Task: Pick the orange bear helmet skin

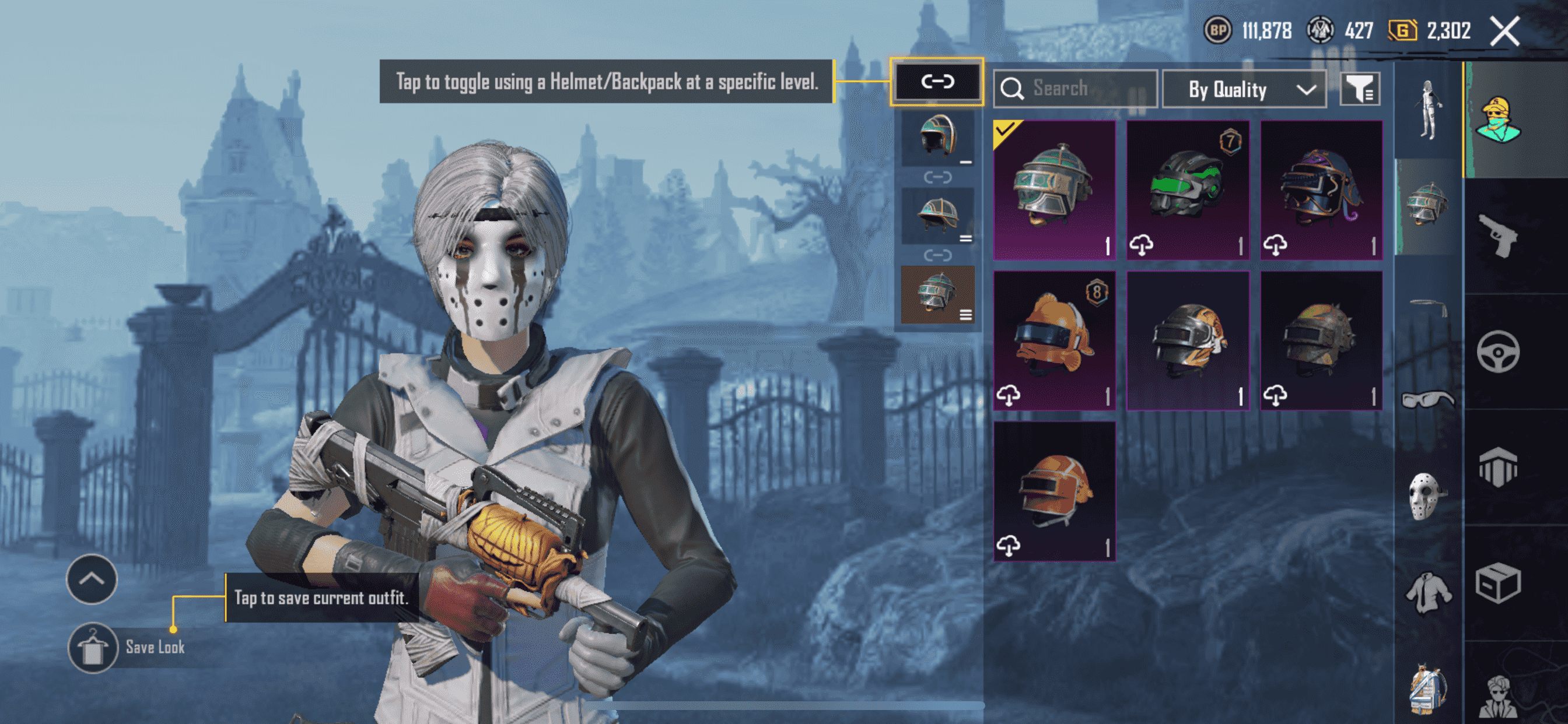Action: click(x=1053, y=339)
